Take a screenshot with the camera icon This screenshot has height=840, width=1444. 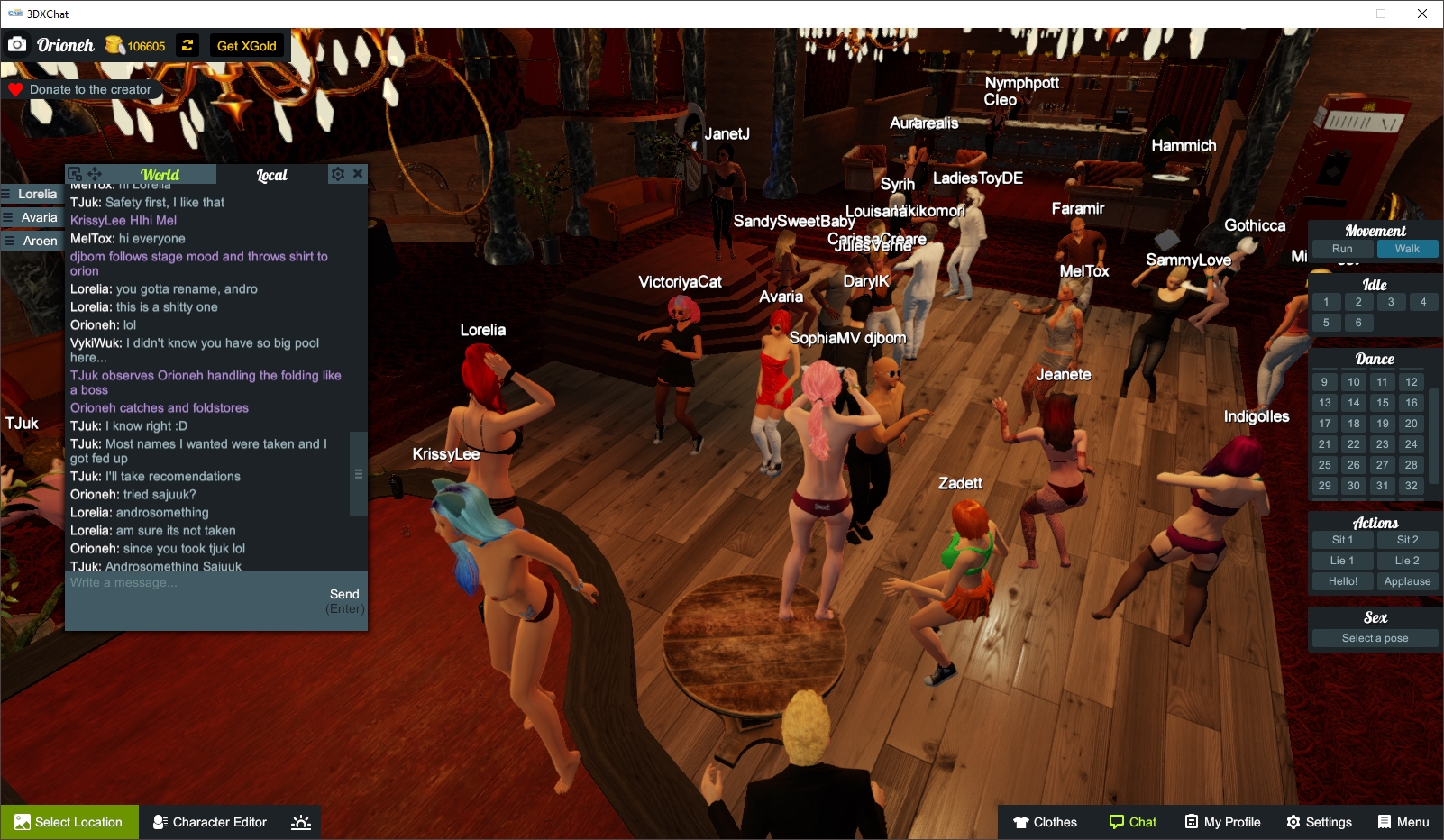(x=17, y=43)
